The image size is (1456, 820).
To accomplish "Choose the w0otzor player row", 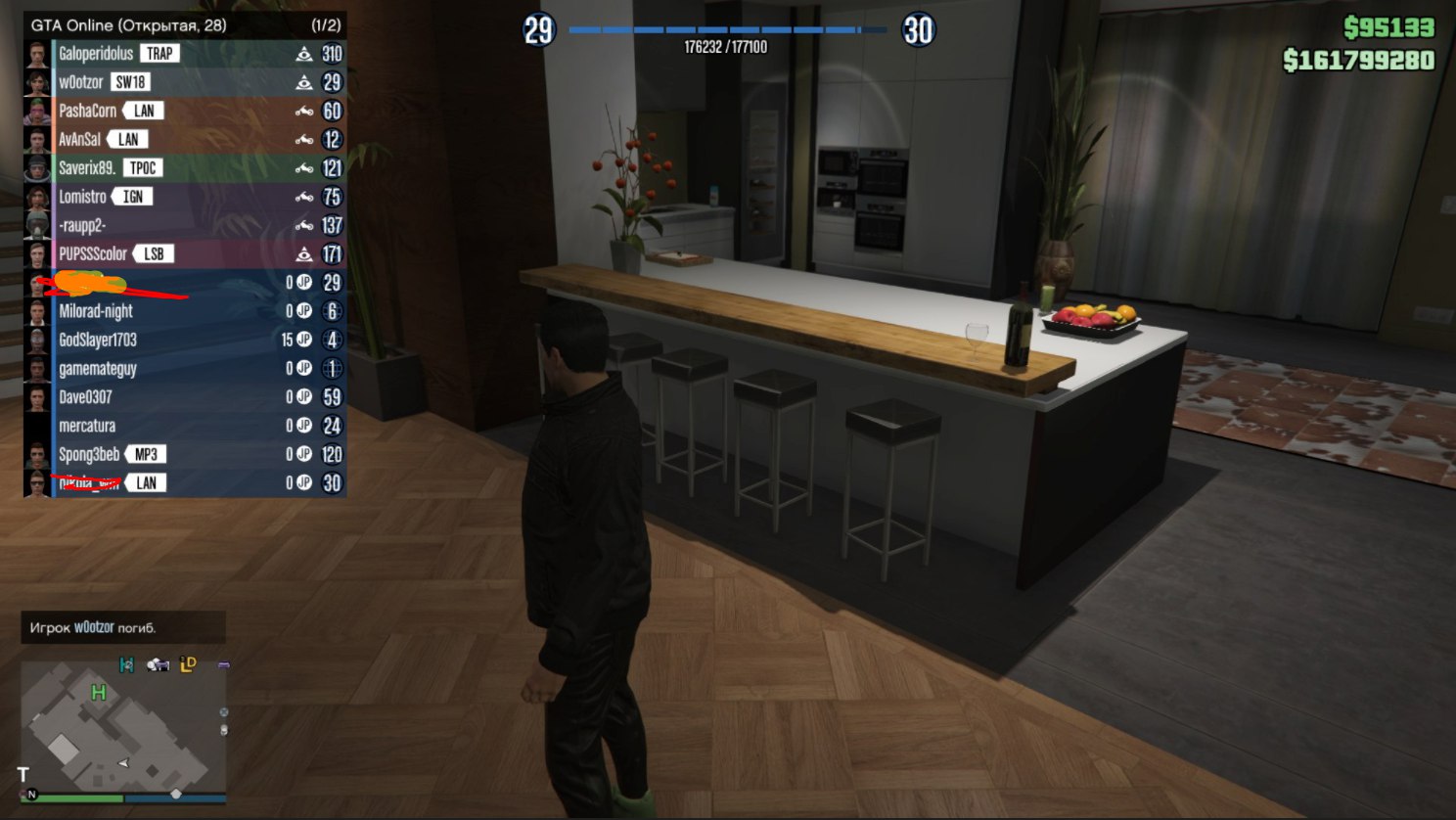I will [x=81, y=82].
